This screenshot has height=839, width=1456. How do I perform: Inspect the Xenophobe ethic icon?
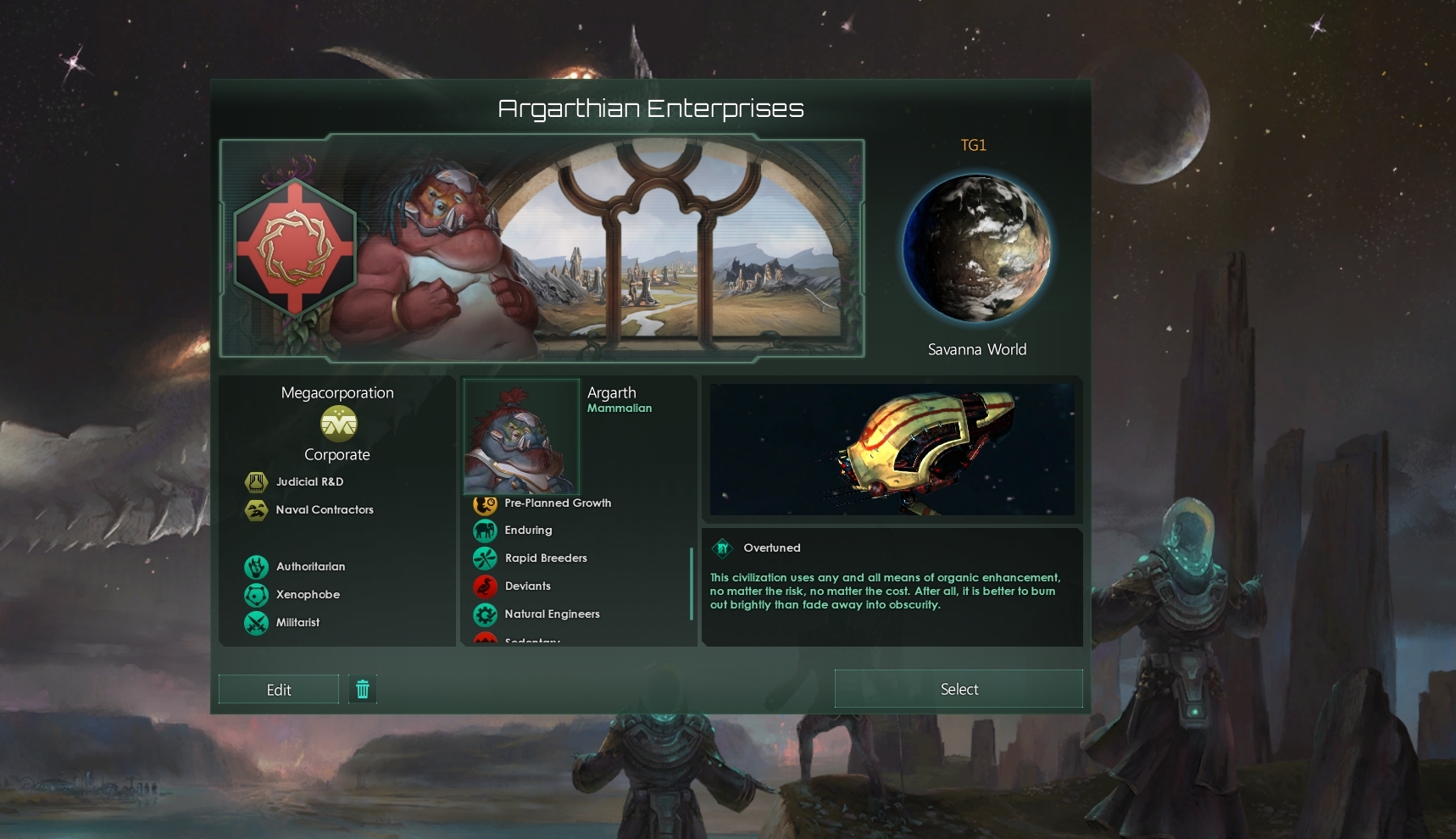[256, 595]
